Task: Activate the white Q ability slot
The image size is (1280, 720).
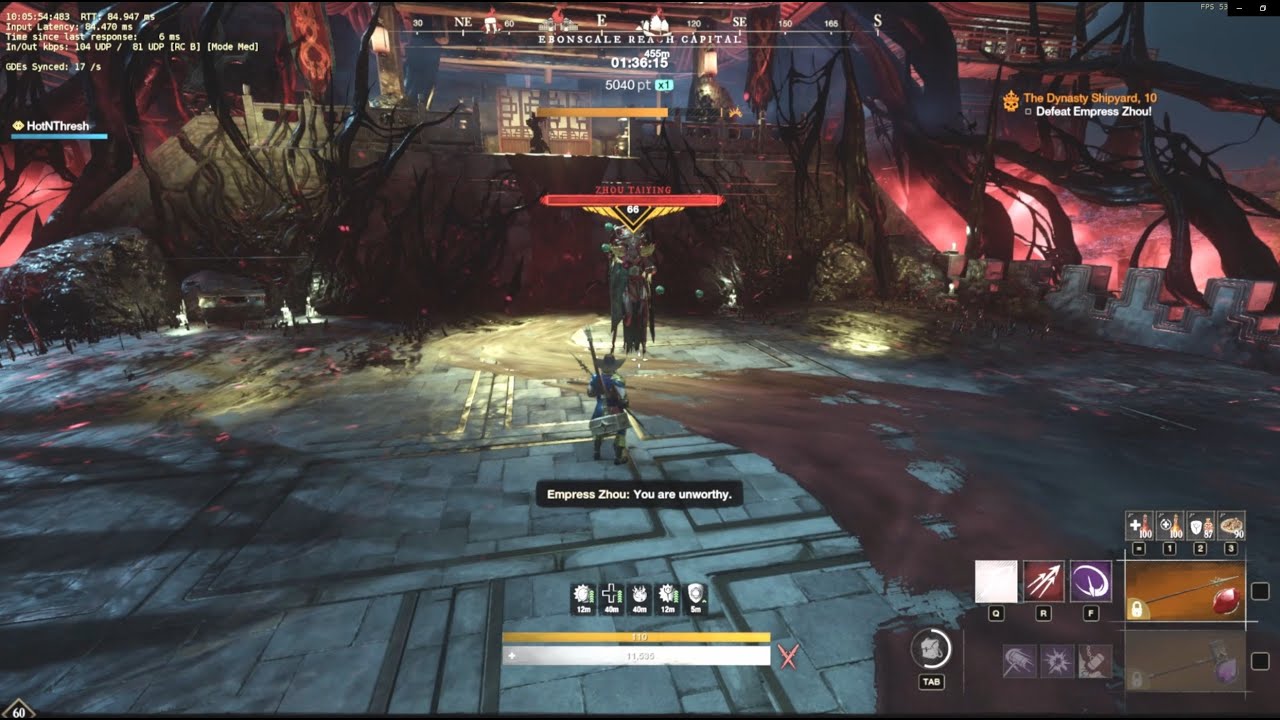Action: point(996,582)
